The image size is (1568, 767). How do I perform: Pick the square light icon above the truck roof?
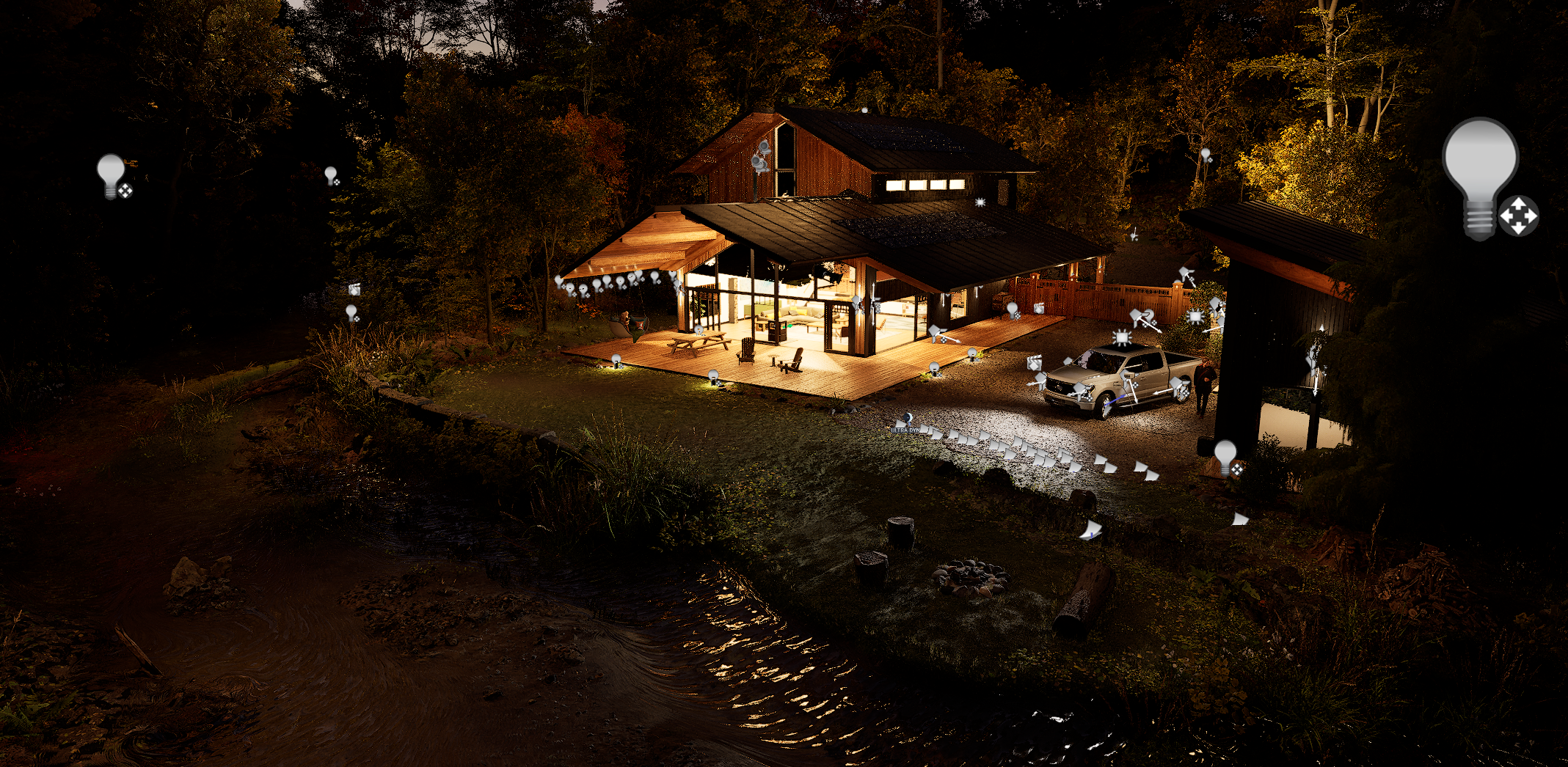tap(1122, 337)
